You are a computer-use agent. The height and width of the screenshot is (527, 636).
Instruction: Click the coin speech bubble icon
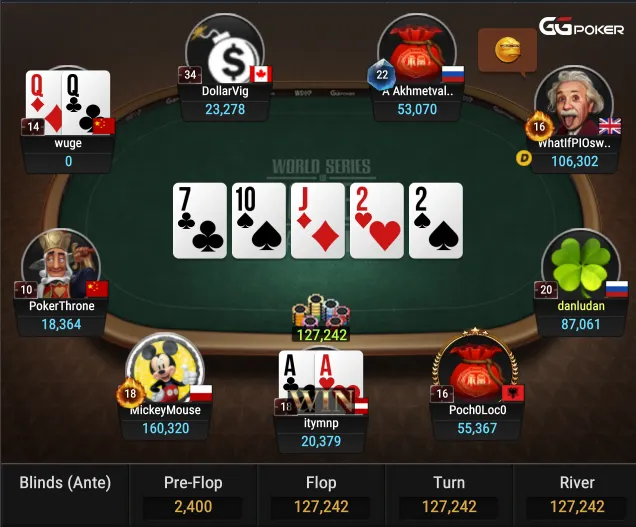(x=509, y=45)
